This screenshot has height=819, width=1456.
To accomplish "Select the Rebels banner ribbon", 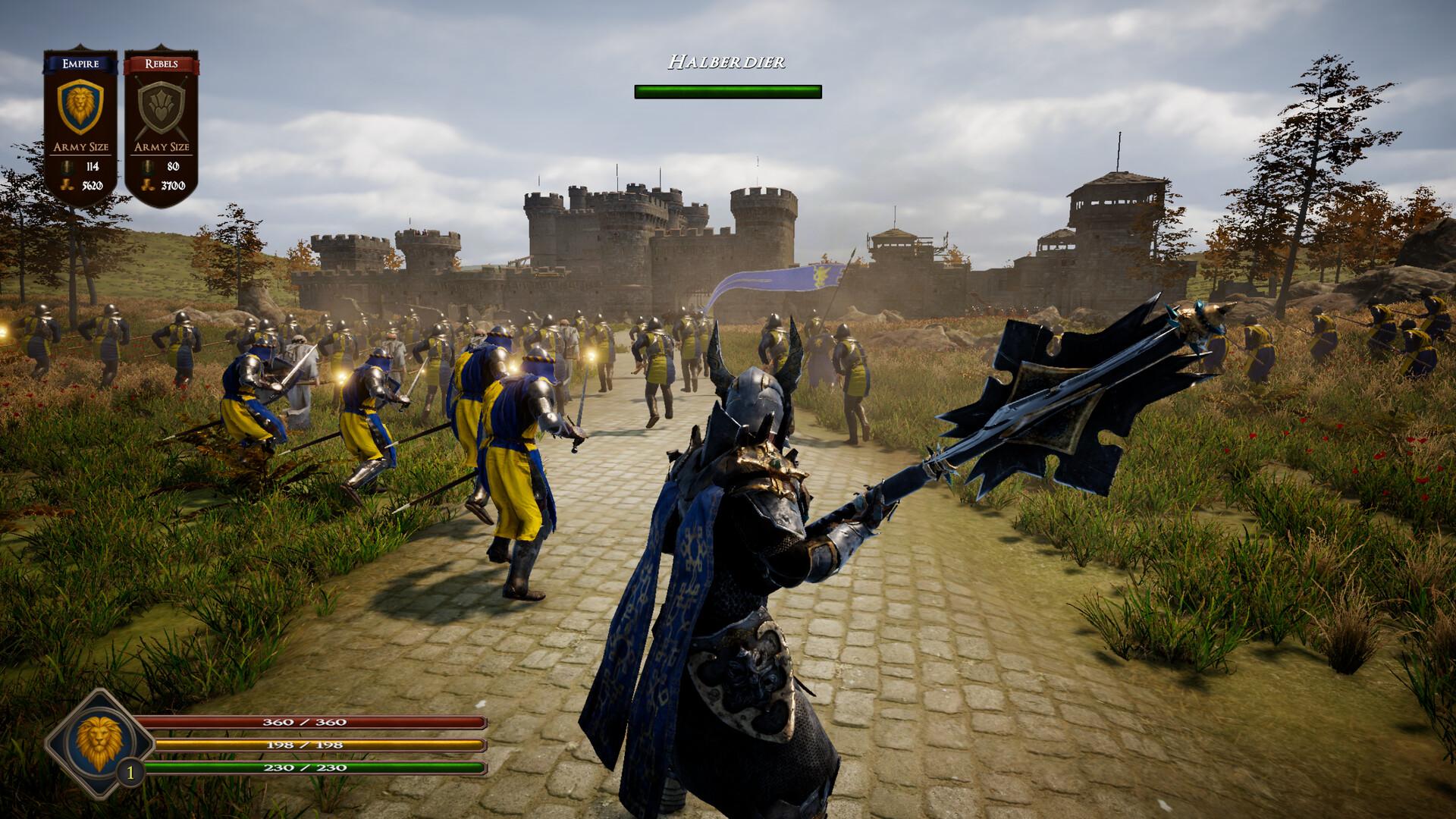I will (162, 64).
